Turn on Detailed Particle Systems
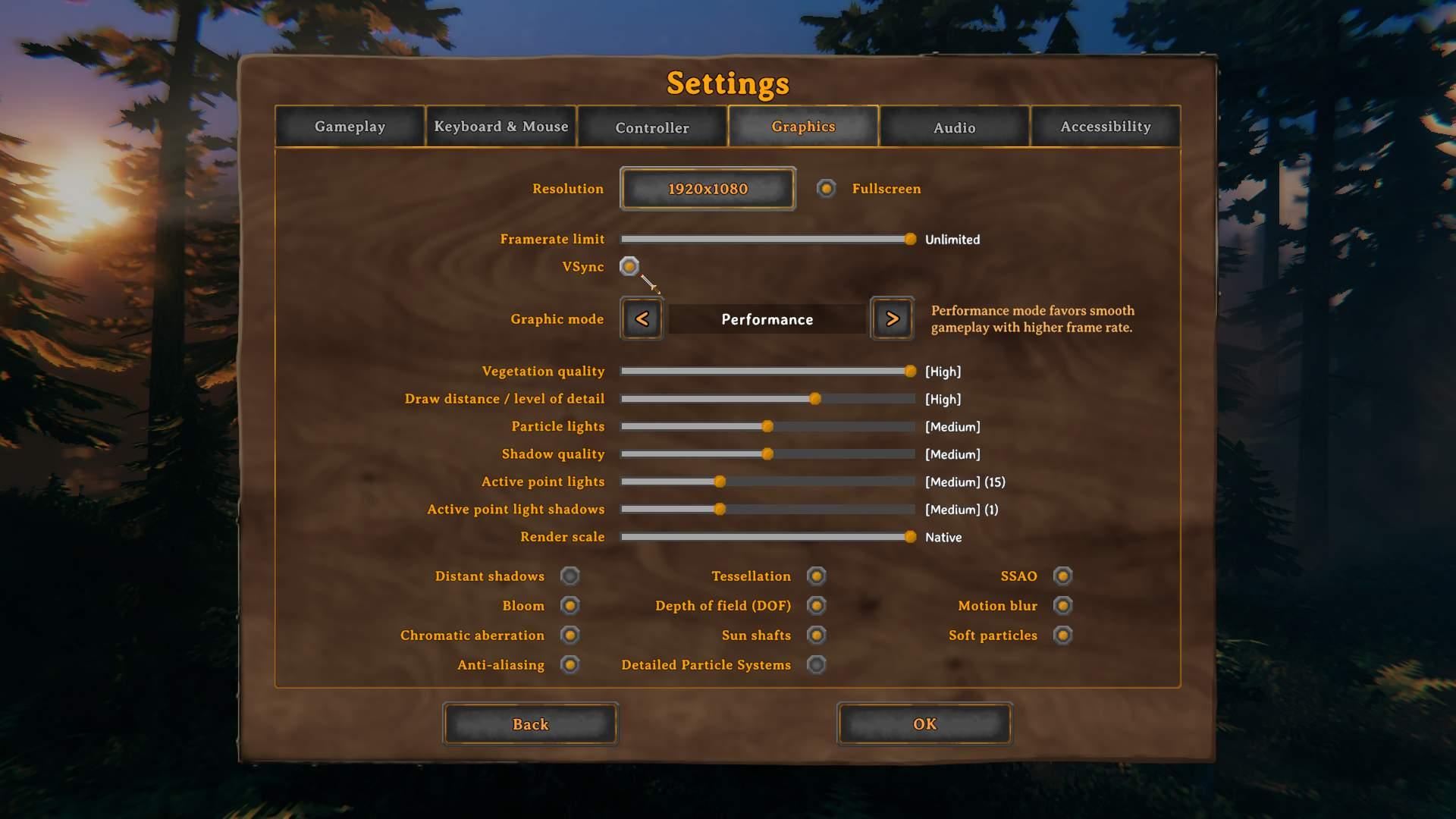The width and height of the screenshot is (1456, 819). click(816, 664)
